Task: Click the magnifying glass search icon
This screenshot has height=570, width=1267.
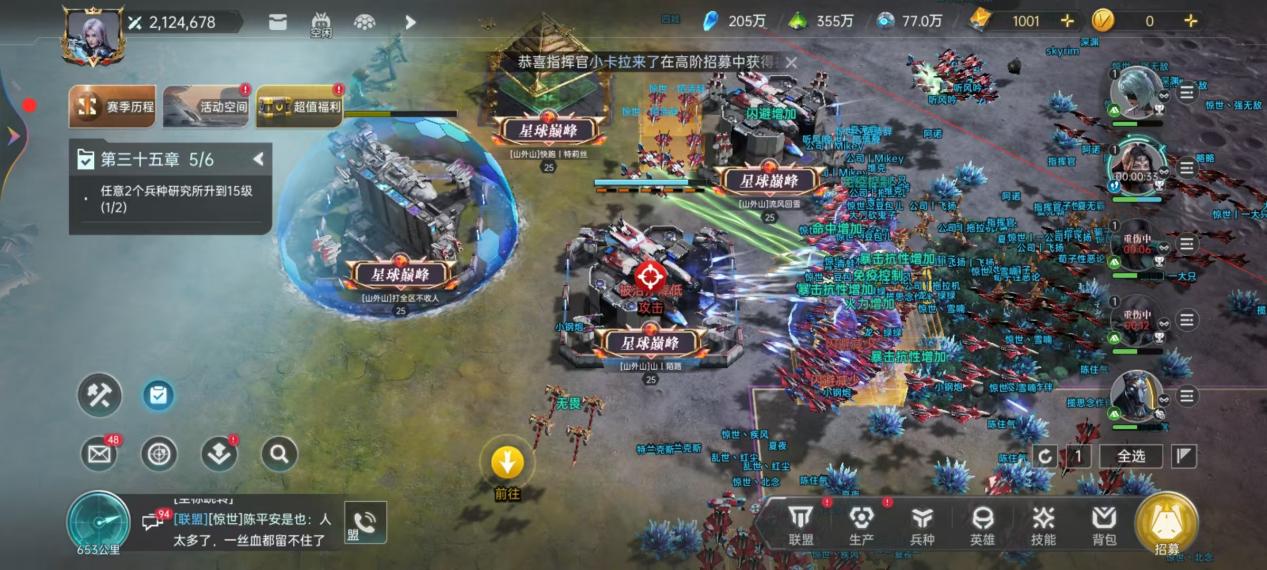Action: tap(280, 454)
